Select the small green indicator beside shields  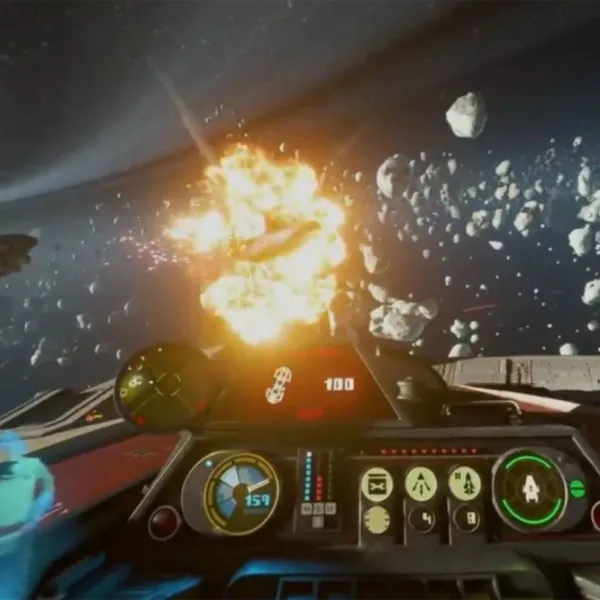point(578,489)
